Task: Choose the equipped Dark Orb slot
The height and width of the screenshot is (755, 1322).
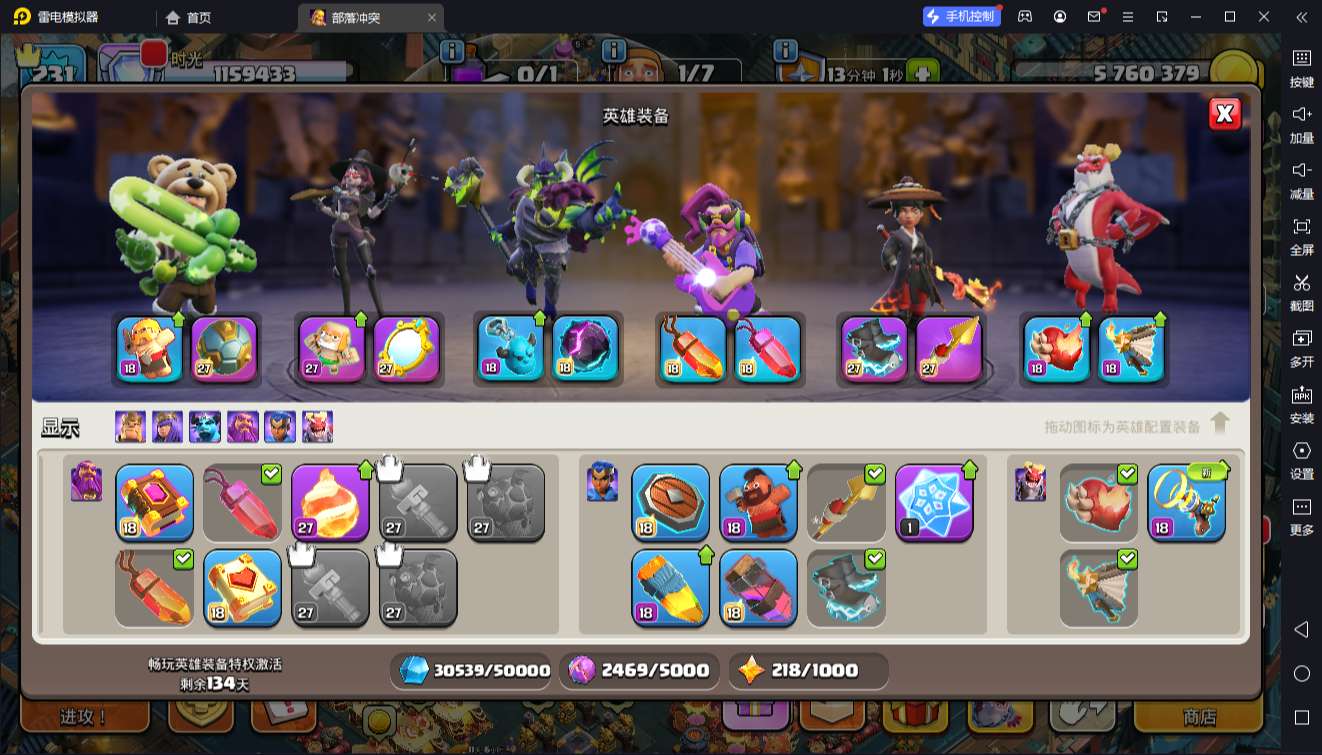Action: point(585,349)
